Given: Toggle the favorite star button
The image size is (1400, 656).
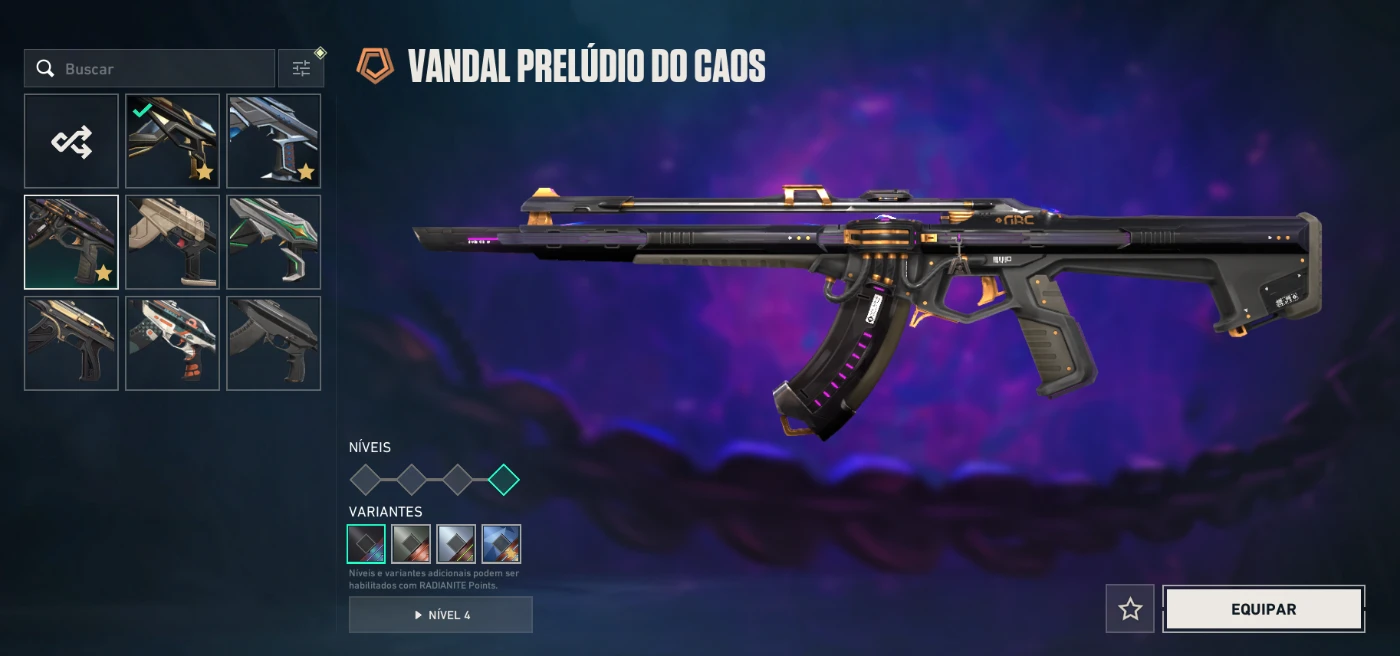Looking at the screenshot, I should point(1130,609).
